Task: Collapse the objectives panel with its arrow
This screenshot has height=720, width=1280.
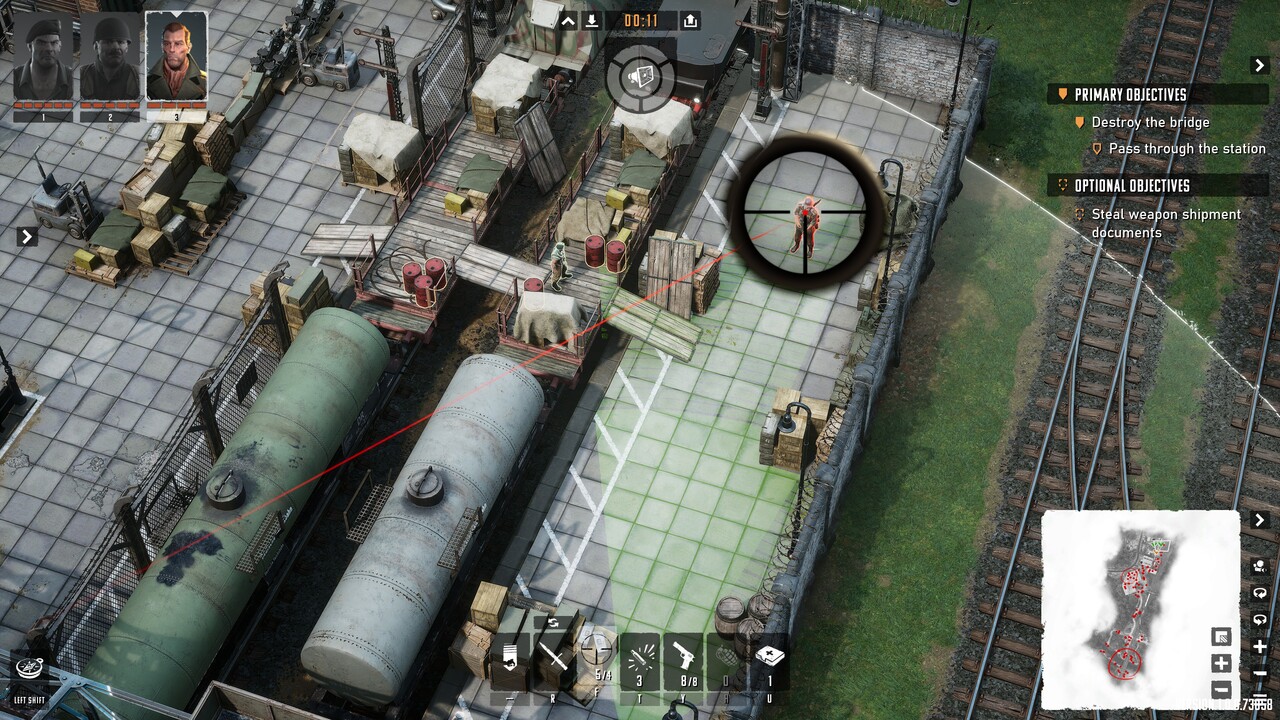Action: click(x=1259, y=65)
